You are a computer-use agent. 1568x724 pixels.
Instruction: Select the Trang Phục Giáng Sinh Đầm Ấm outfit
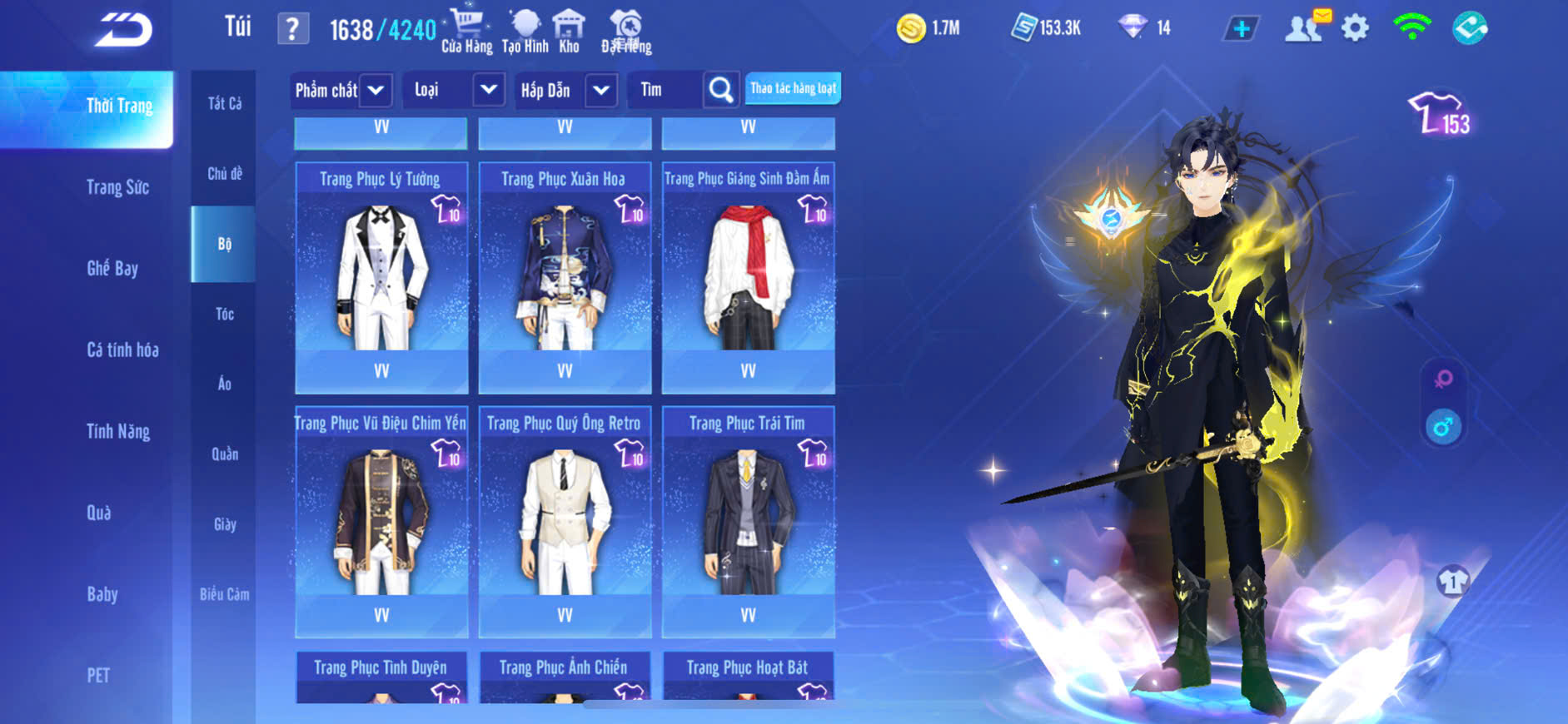[x=748, y=275]
